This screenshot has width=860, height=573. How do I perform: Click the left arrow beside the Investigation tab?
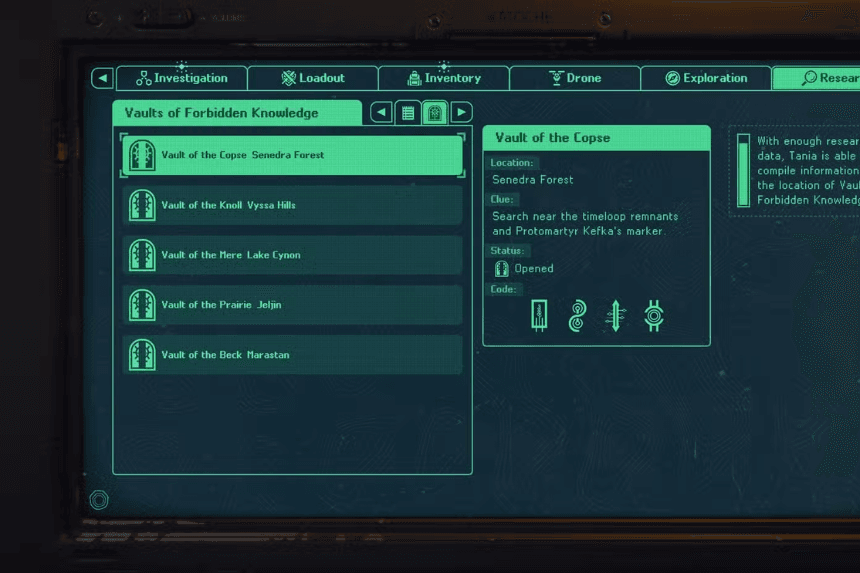tap(102, 78)
